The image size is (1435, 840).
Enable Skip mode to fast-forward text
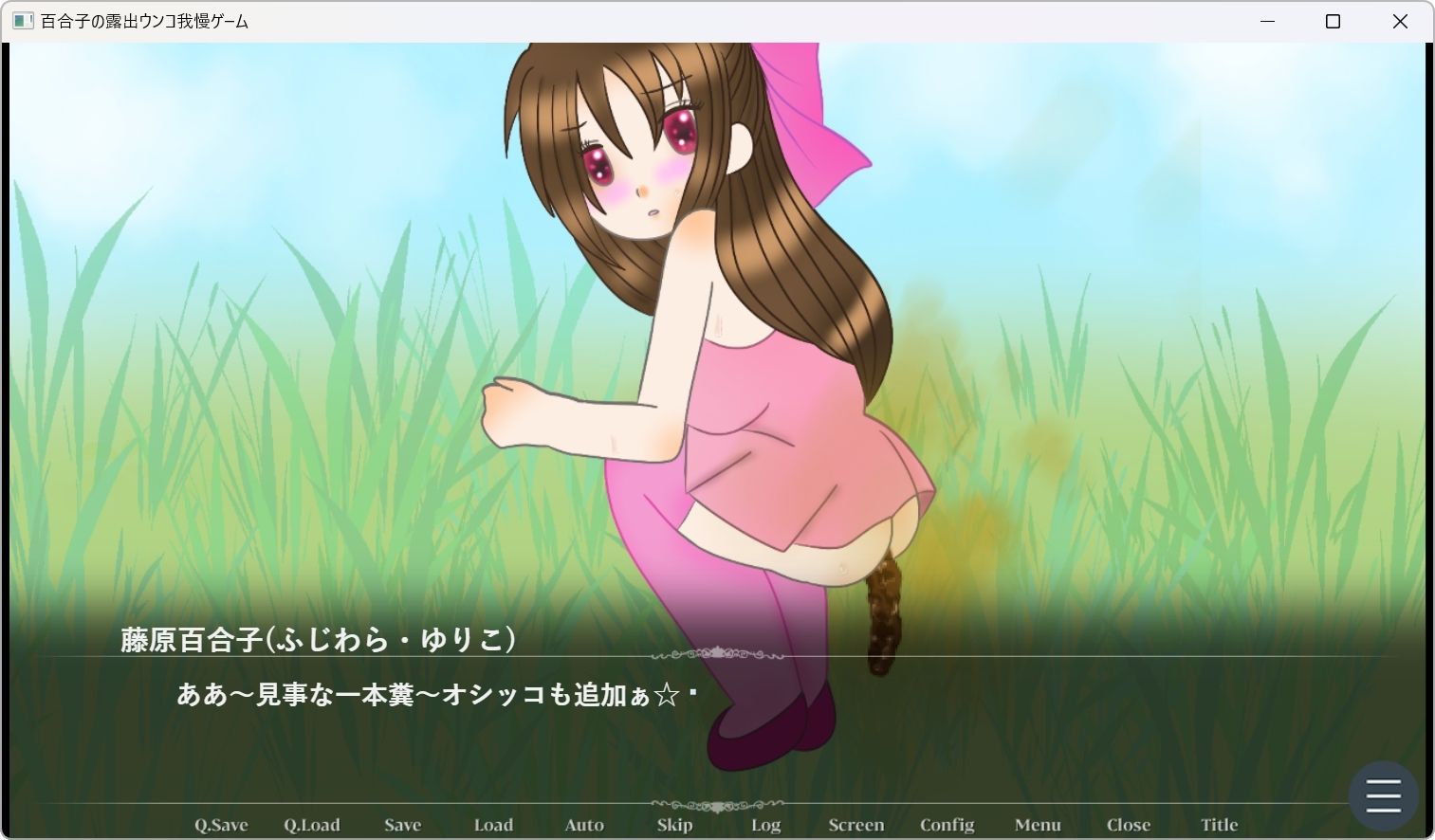[673, 824]
